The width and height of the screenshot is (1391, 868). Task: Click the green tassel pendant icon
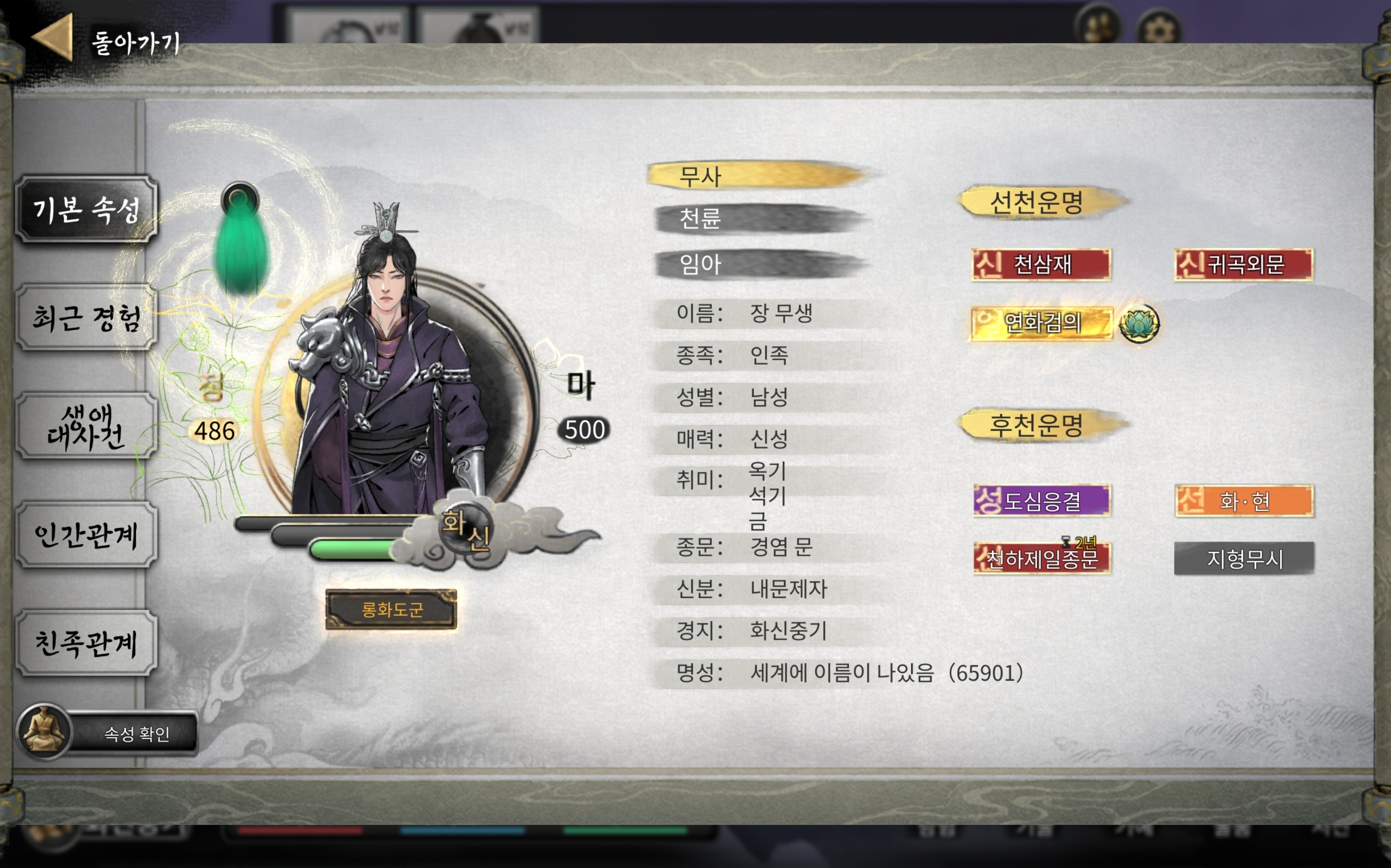[241, 241]
